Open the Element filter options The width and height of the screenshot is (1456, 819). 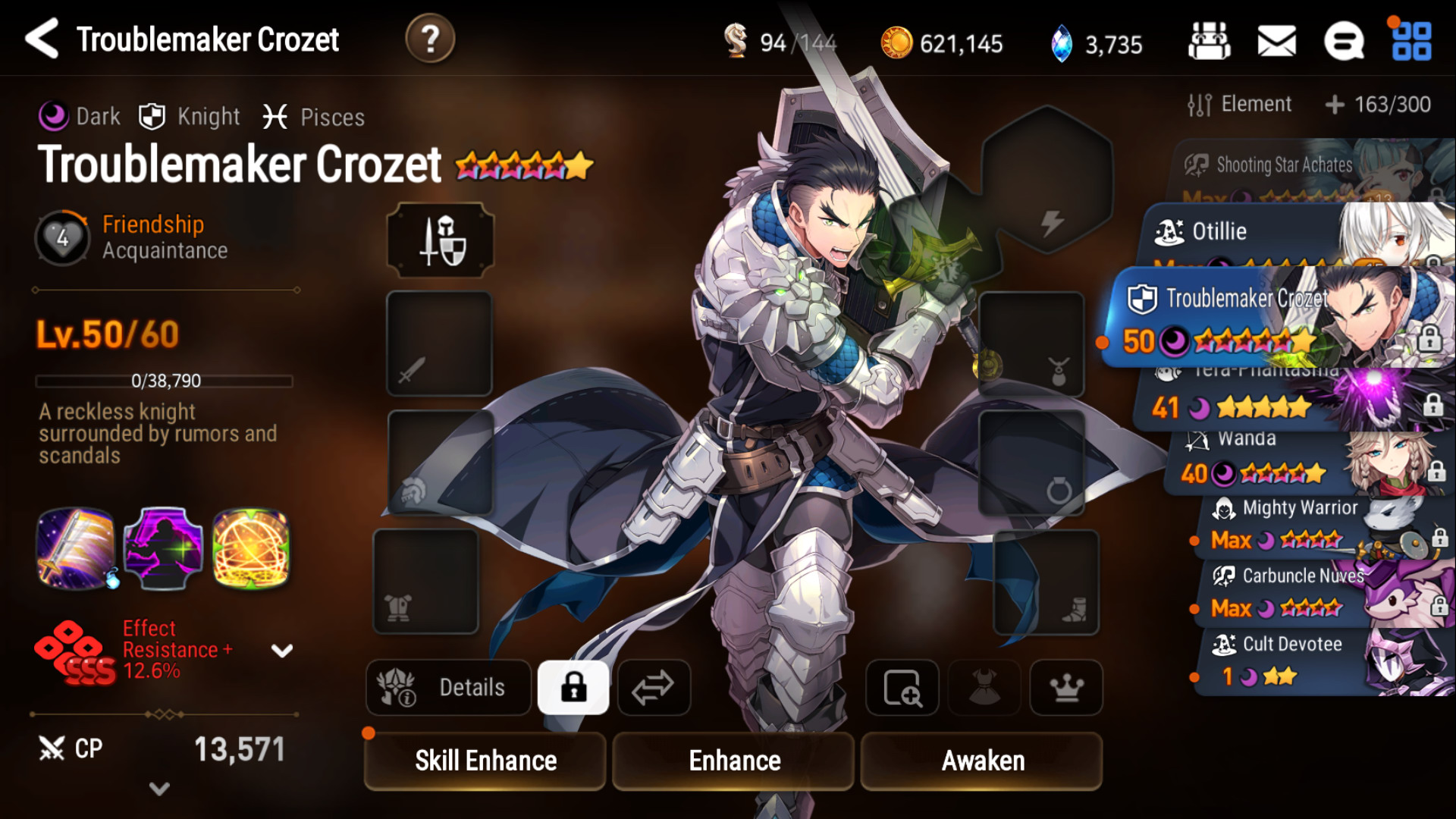pos(1240,105)
